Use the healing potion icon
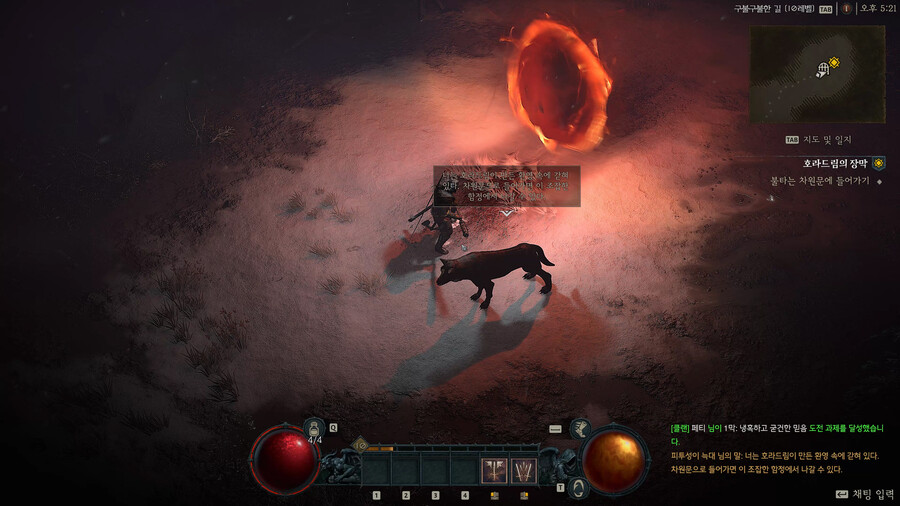The width and height of the screenshot is (900, 506). (314, 428)
